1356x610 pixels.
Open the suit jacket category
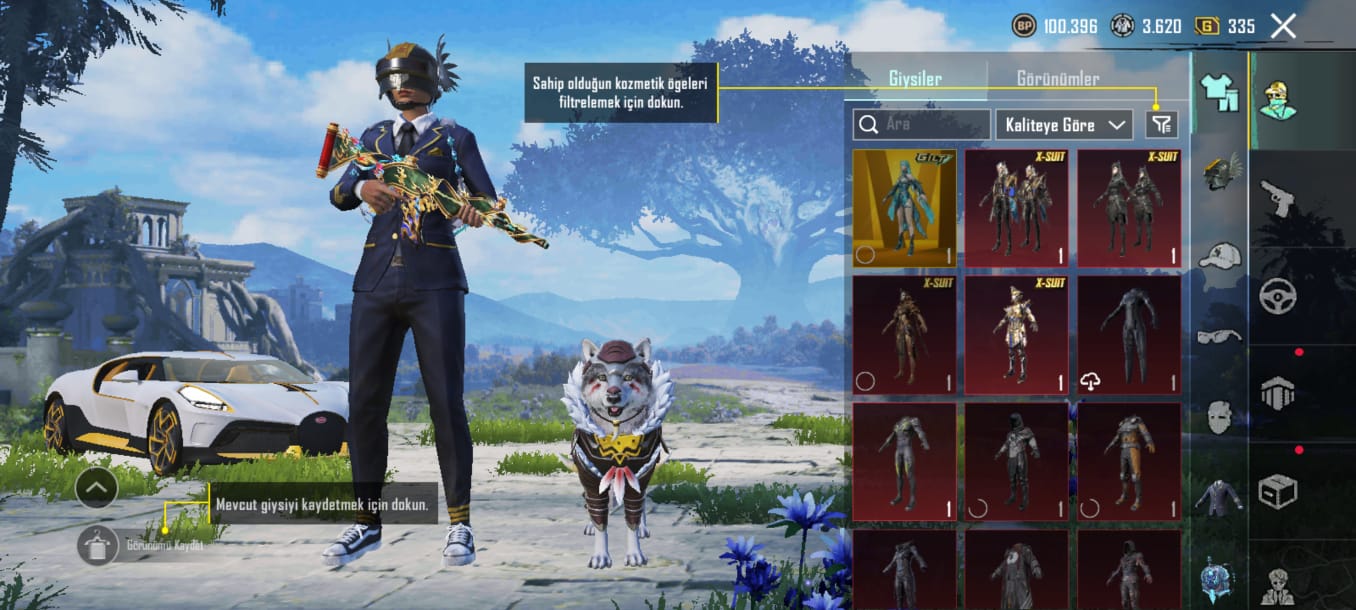1219,497
